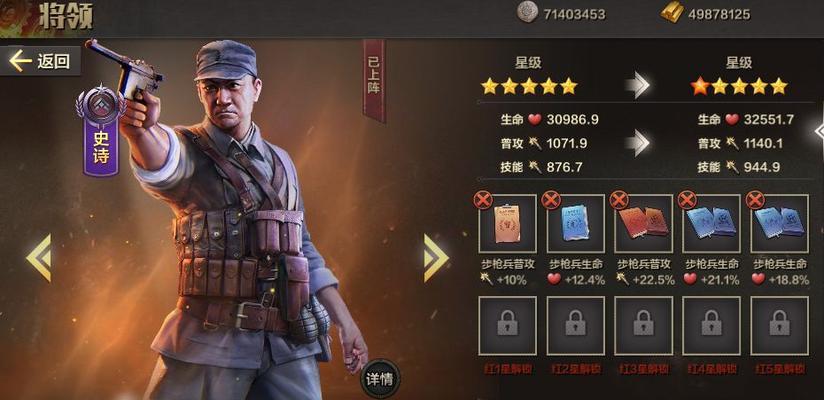Pick the 步枪兵生命 +21.1% skill book
The image size is (824, 400).
[711, 224]
